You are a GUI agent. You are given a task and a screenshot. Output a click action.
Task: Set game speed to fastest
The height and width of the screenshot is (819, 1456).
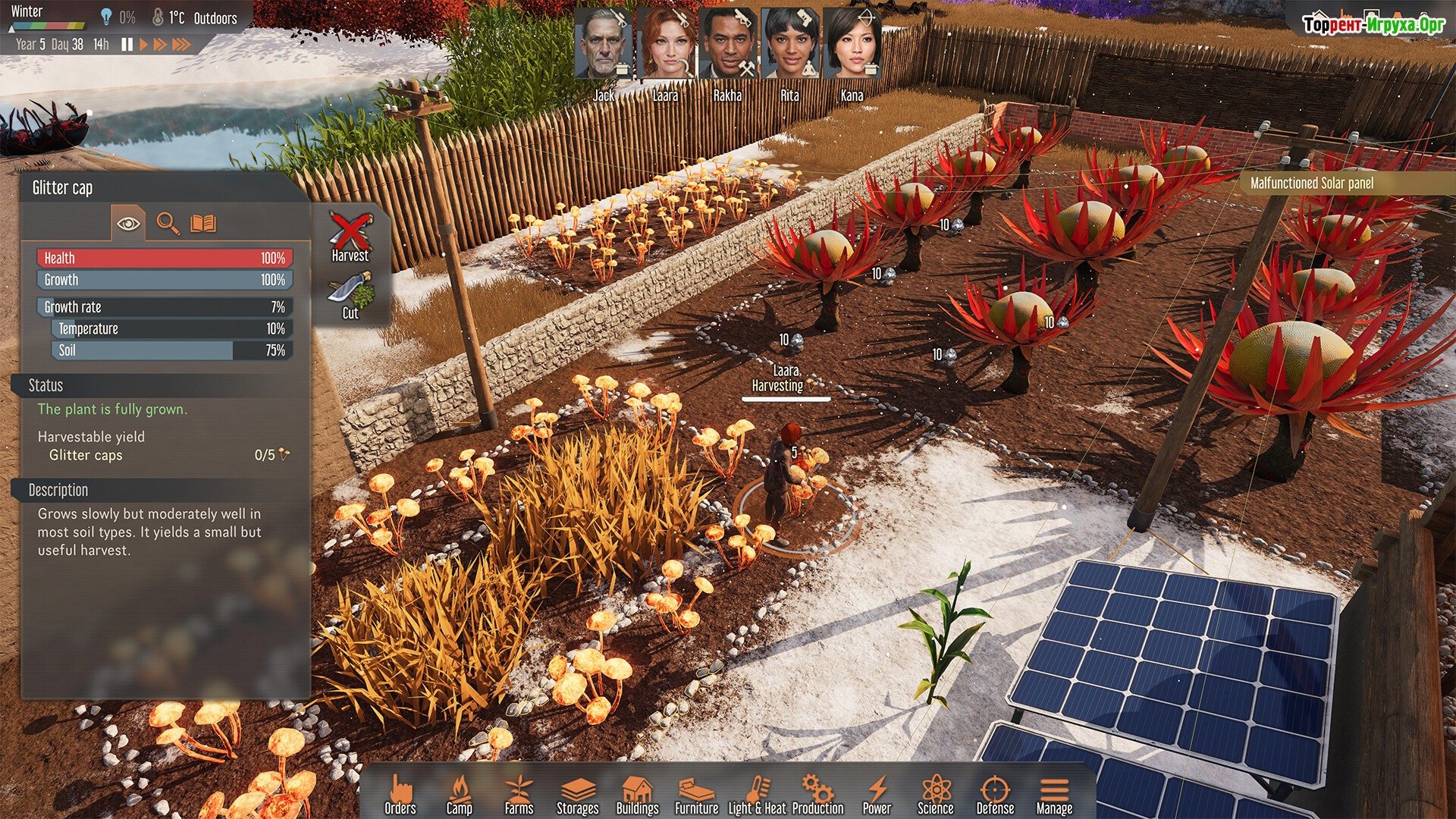point(181,45)
